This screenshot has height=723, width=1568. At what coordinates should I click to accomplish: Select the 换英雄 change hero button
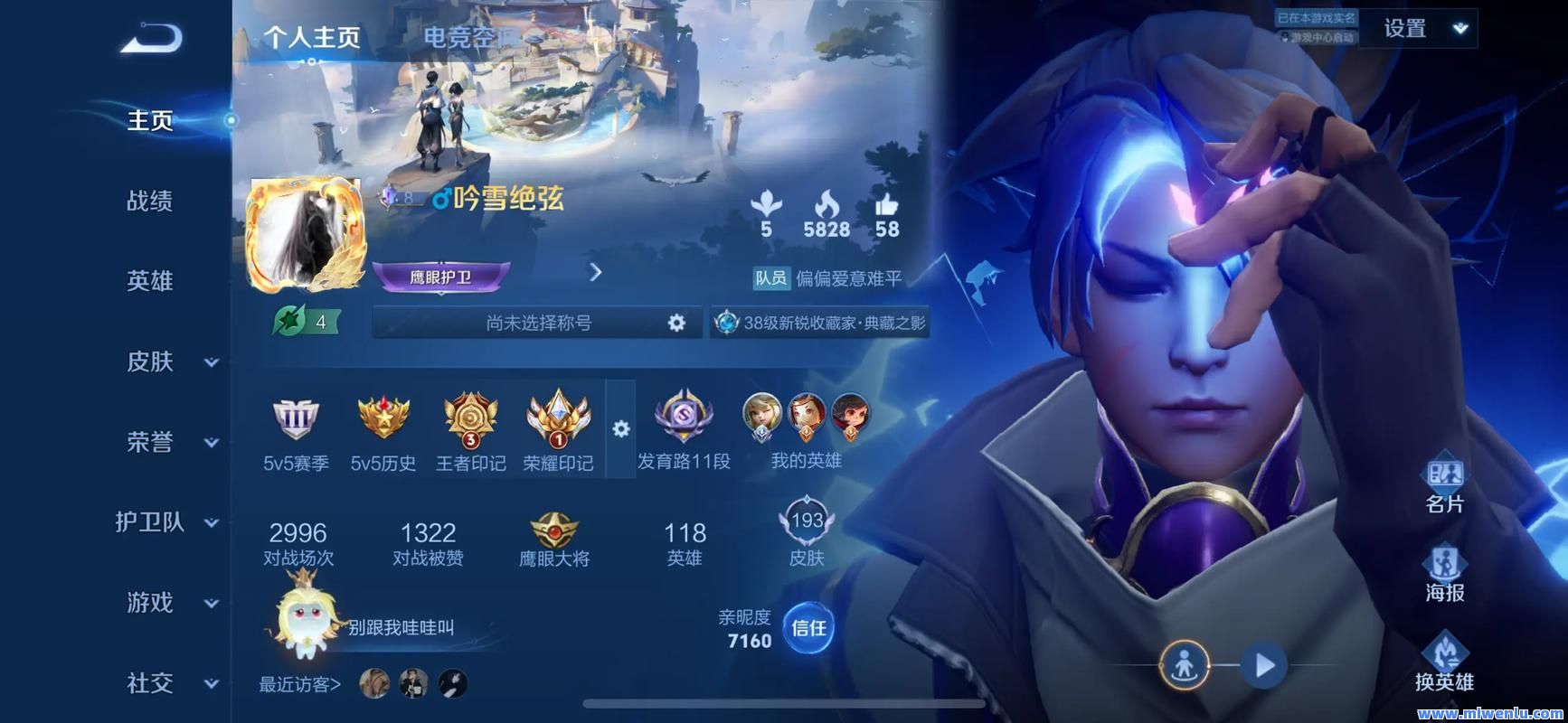click(1444, 662)
